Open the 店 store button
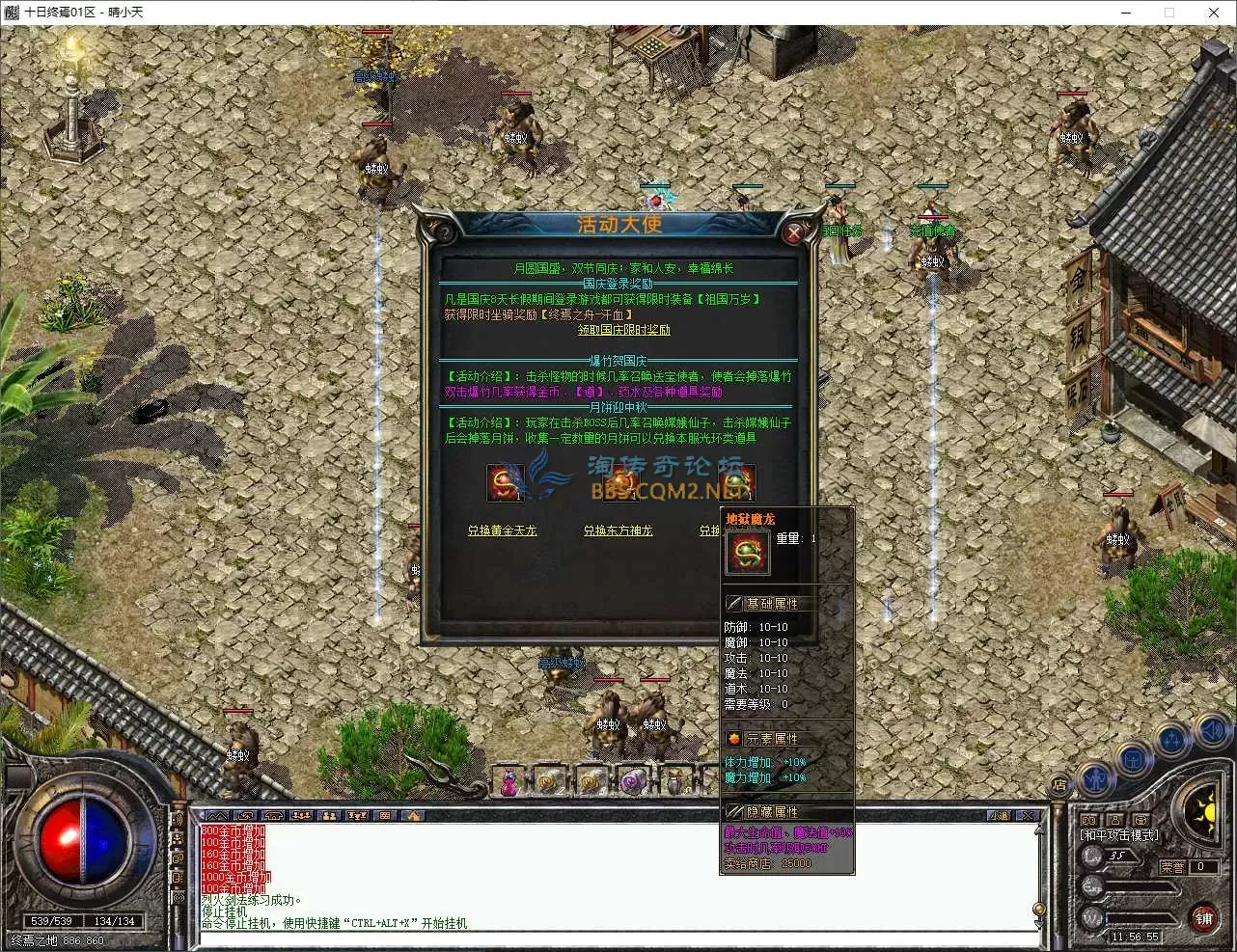1237x952 pixels. click(1059, 785)
